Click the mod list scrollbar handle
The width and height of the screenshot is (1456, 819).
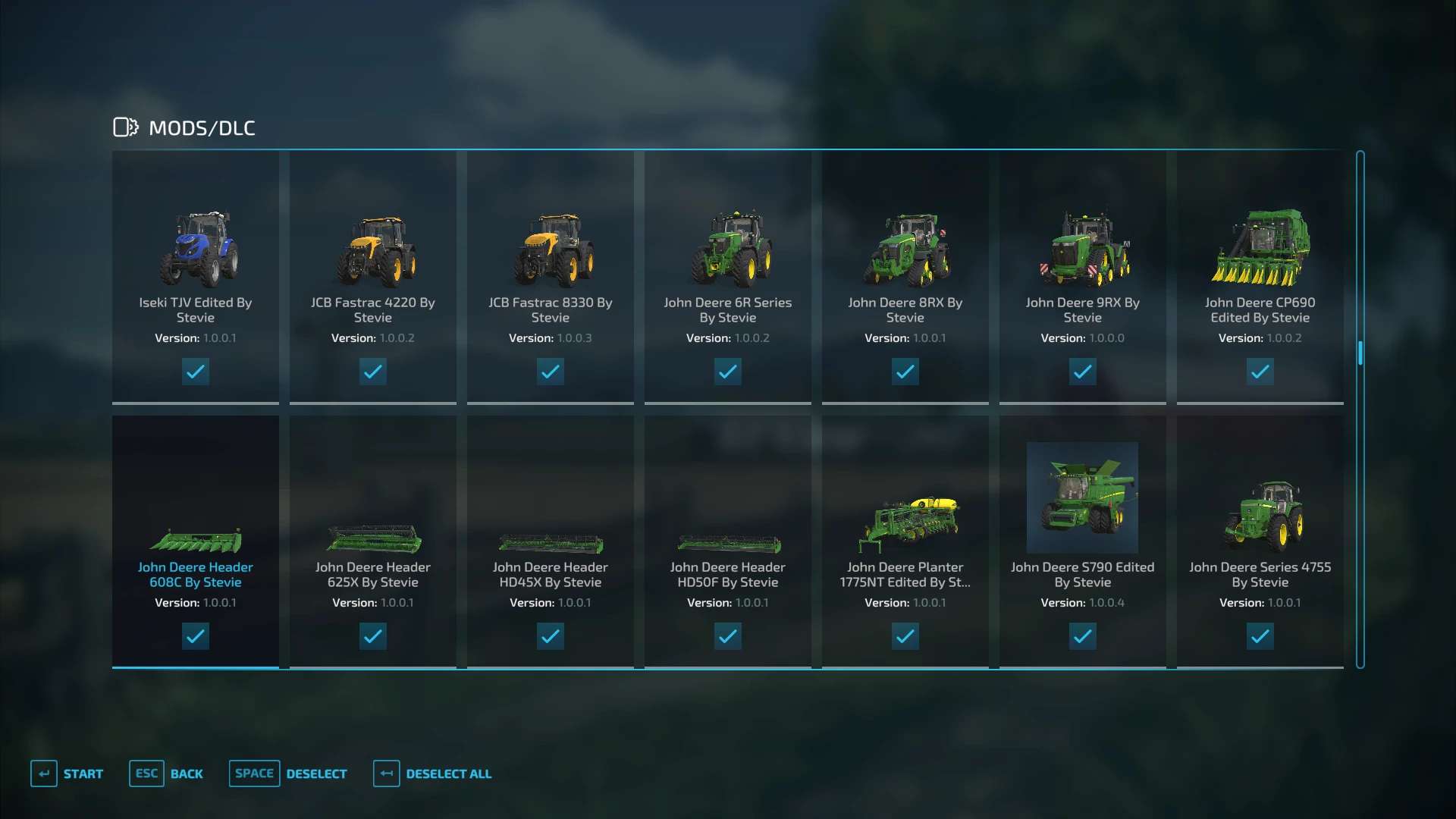pyautogui.click(x=1360, y=353)
